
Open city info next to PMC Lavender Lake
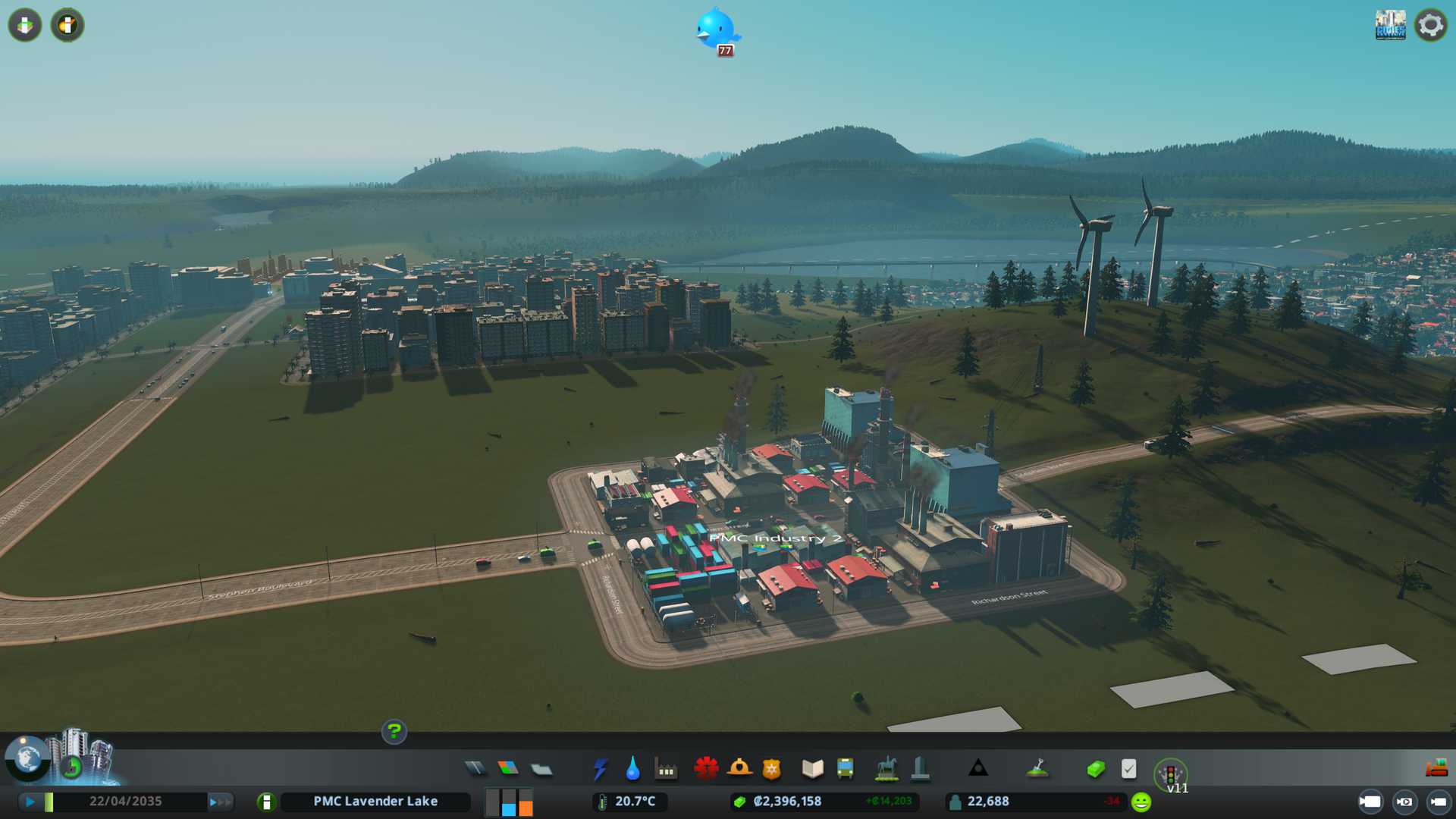(x=266, y=802)
